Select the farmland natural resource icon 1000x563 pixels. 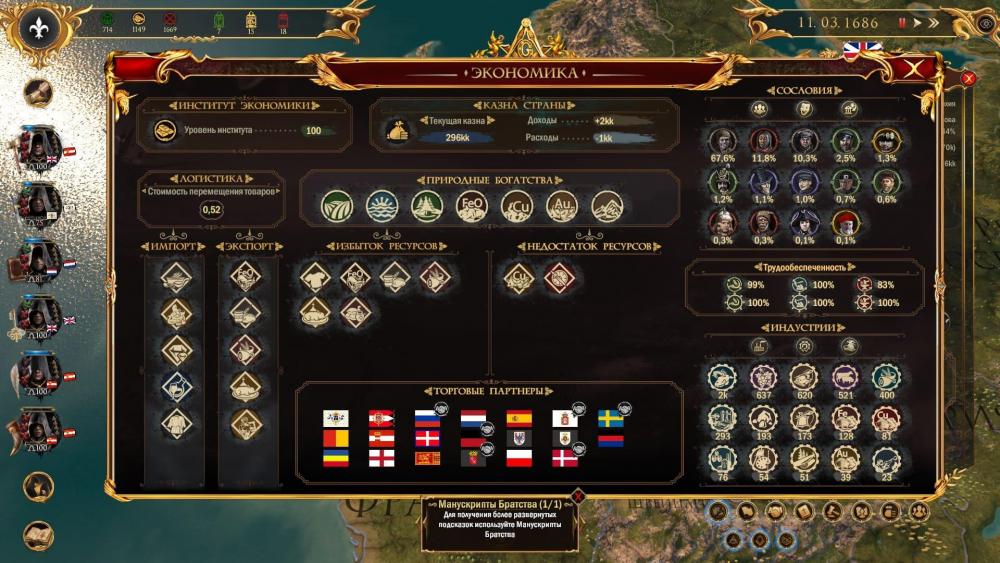click(337, 206)
